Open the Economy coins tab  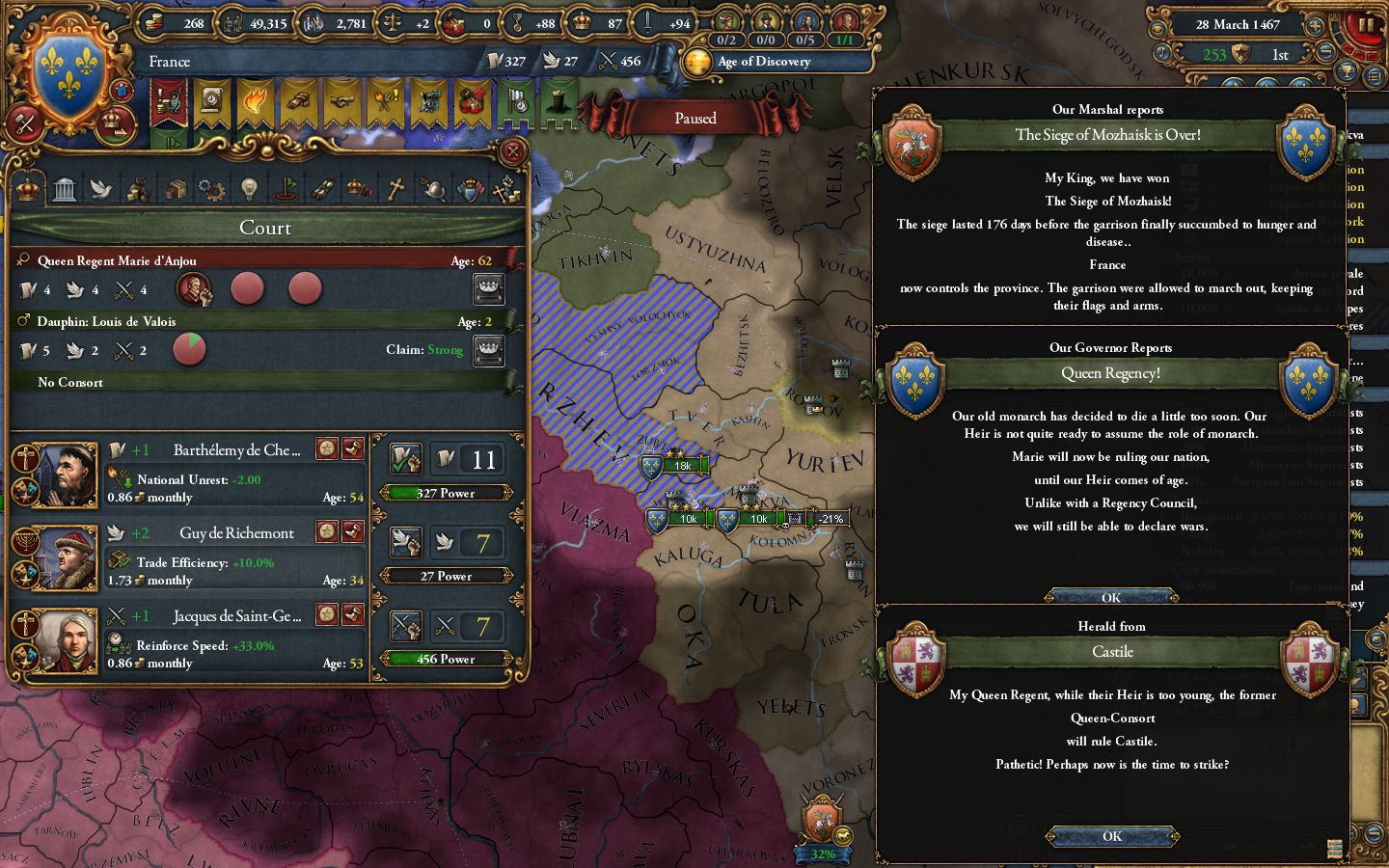point(138,188)
